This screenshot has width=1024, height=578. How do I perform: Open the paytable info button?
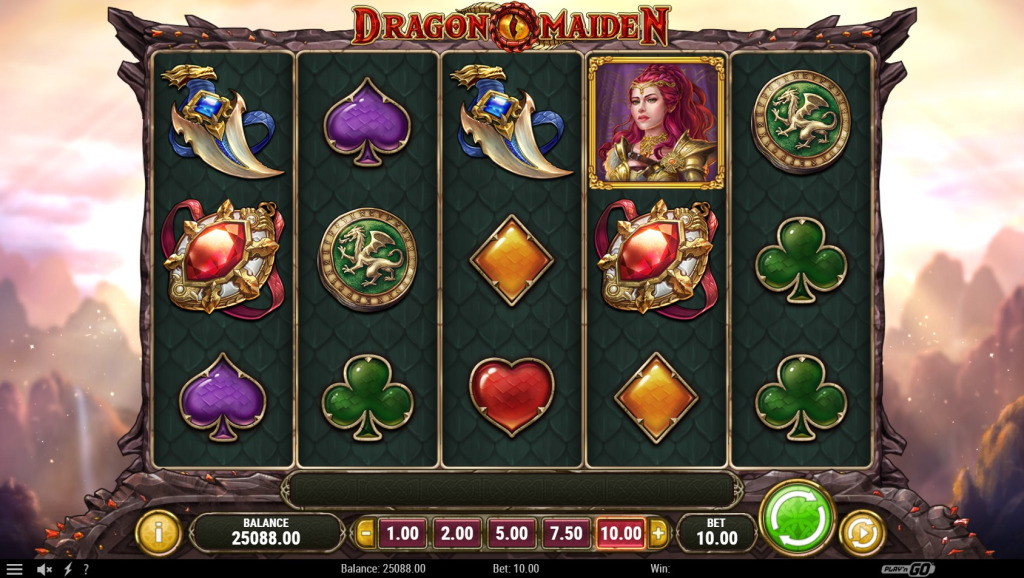pos(158,532)
